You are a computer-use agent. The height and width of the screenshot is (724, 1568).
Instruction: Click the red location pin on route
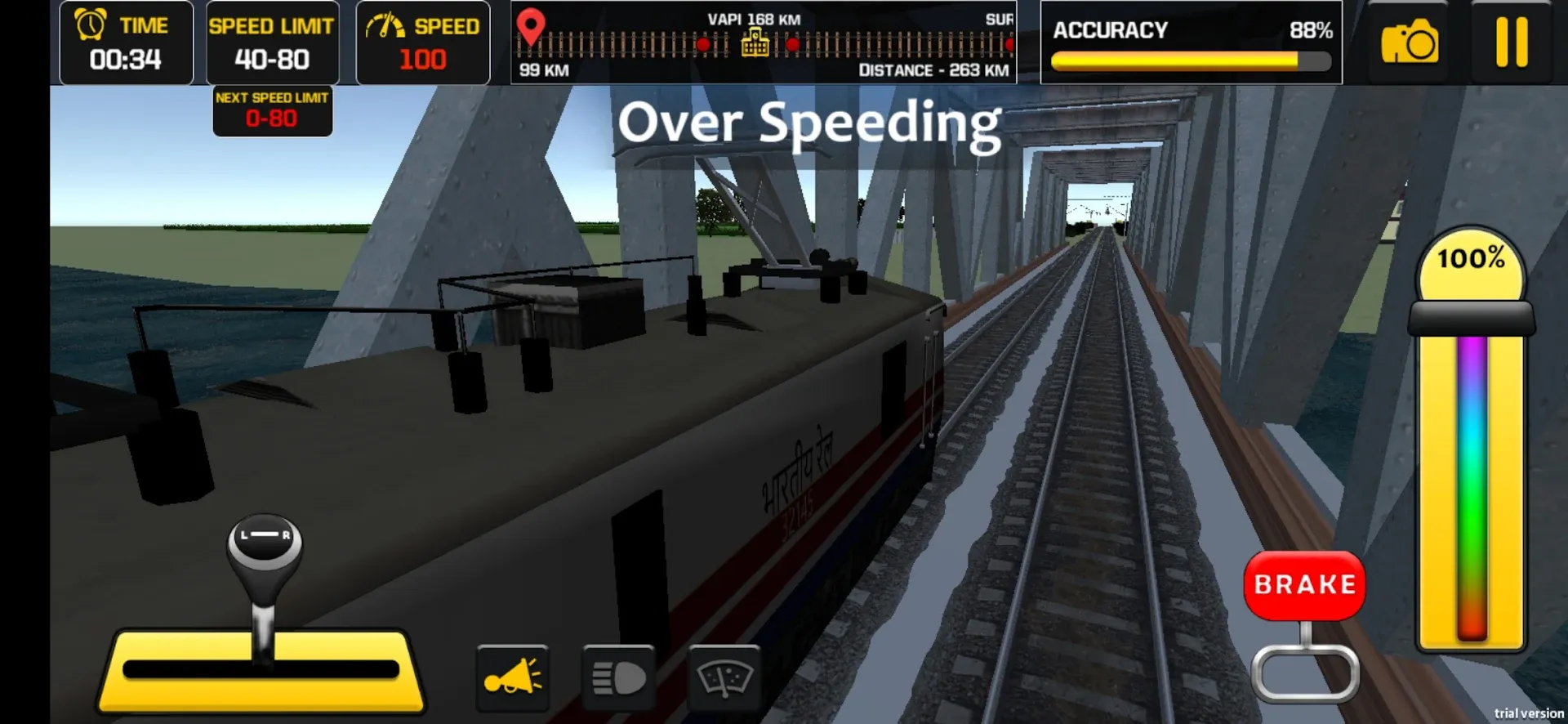coord(531,26)
